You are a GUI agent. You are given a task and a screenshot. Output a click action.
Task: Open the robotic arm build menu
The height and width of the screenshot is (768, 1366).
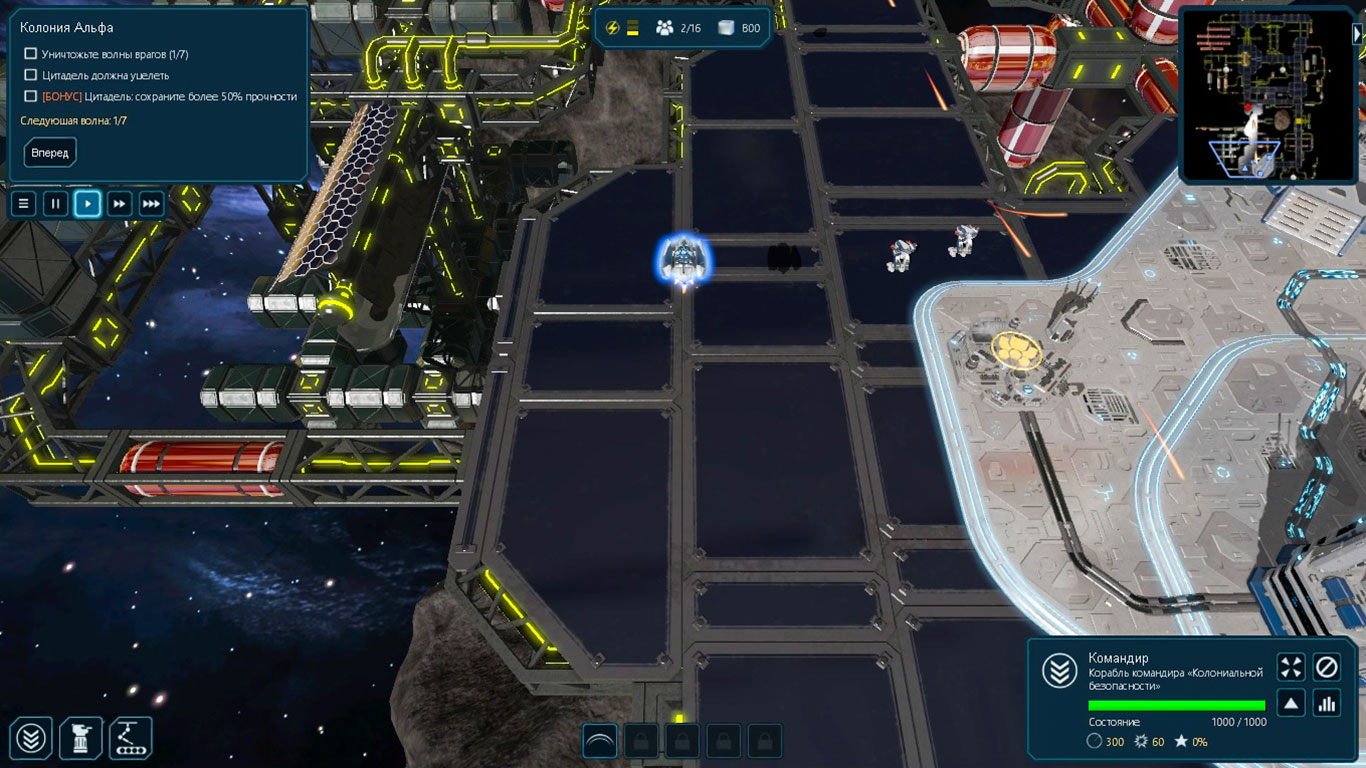tap(130, 739)
